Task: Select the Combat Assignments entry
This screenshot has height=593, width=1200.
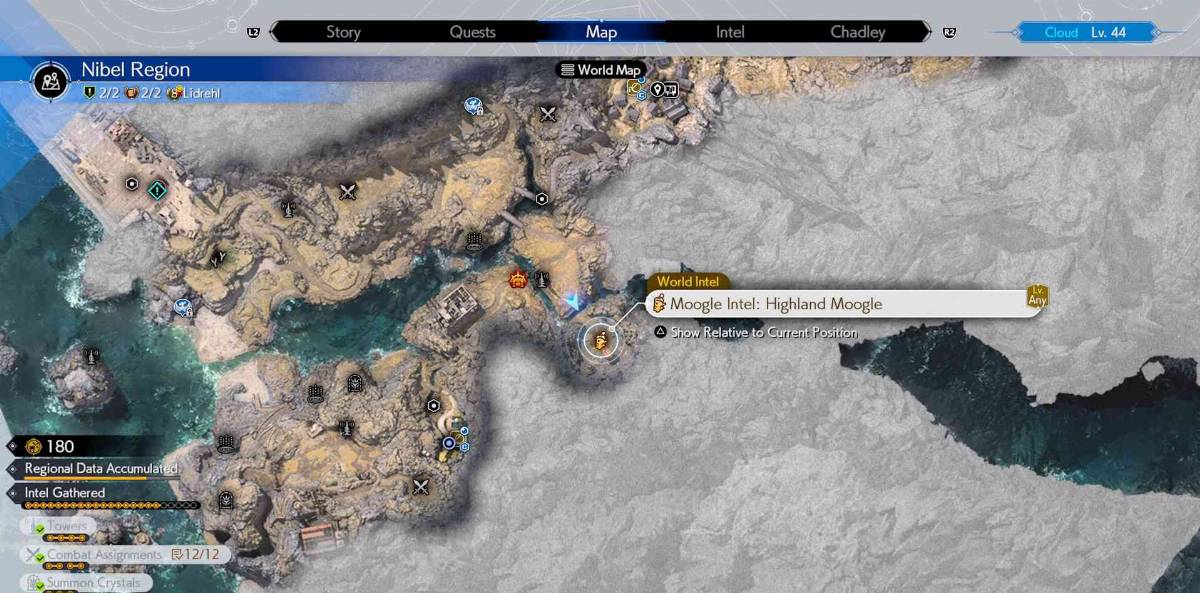Action: [x=104, y=554]
